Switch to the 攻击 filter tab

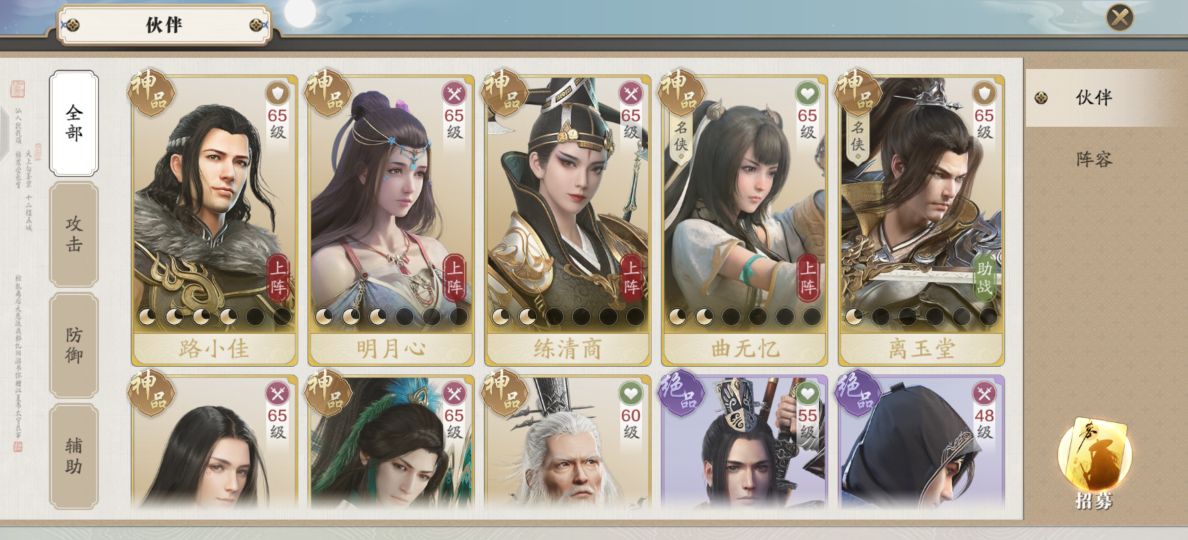[74, 234]
